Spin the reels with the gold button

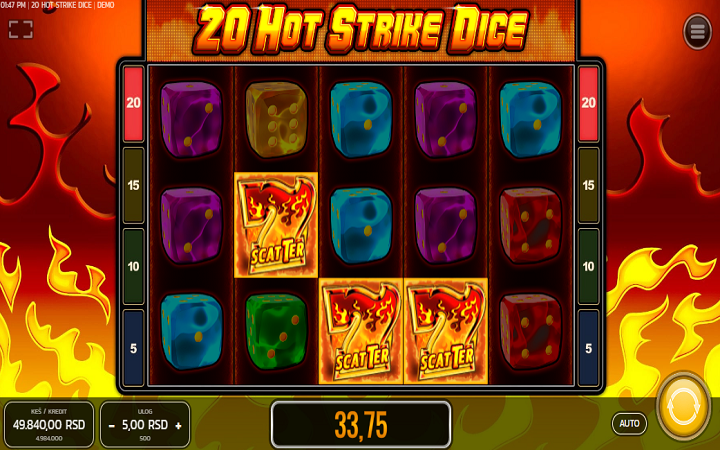tap(683, 406)
